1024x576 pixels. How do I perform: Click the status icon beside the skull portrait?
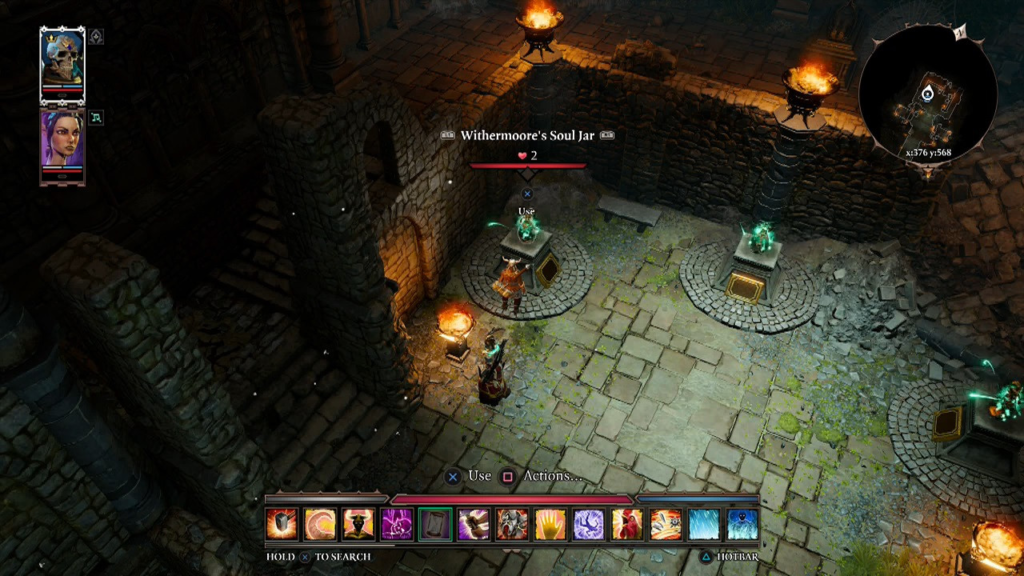pyautogui.click(x=96, y=37)
